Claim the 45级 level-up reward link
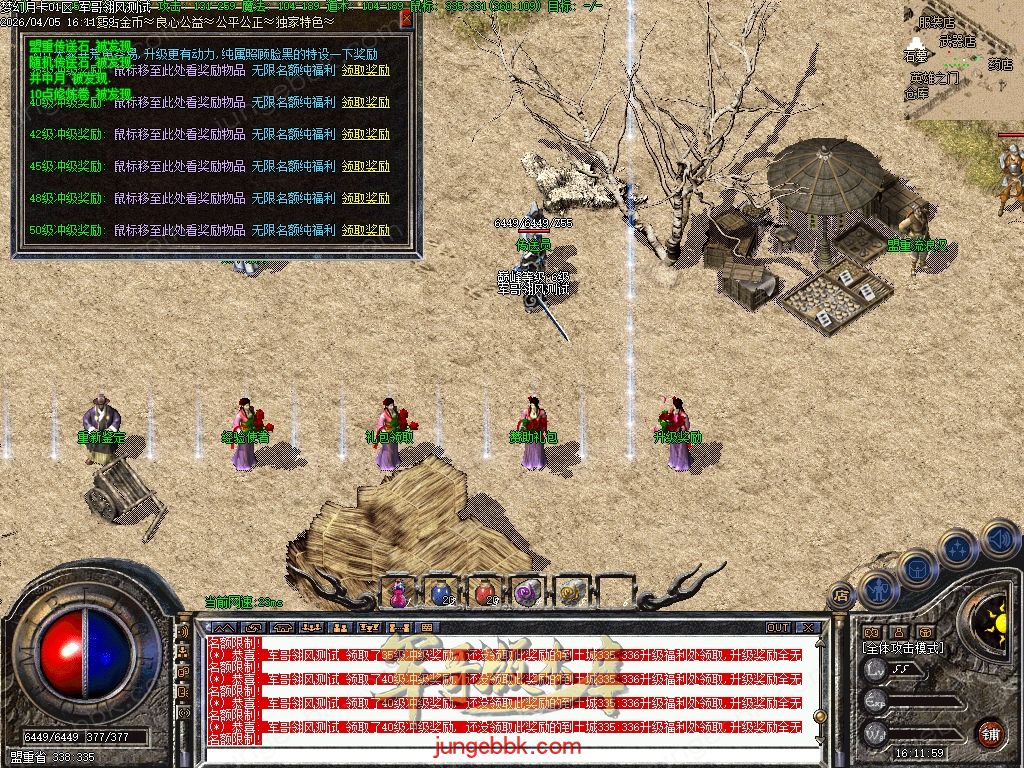The image size is (1024, 768). tap(365, 166)
